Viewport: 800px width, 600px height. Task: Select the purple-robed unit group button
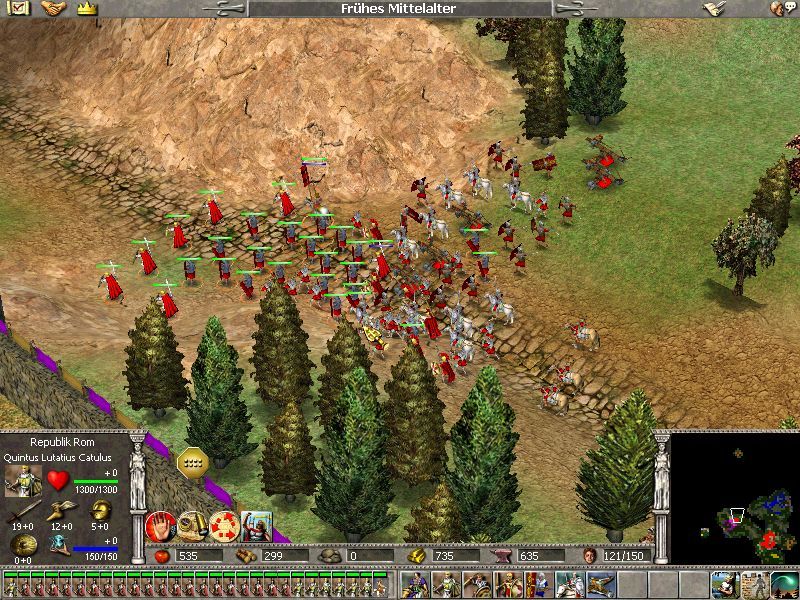click(416, 584)
